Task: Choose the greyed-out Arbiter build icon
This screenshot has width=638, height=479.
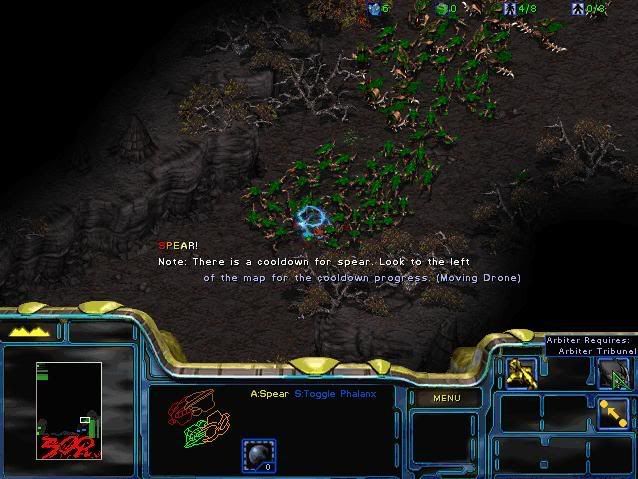Action: [612, 374]
